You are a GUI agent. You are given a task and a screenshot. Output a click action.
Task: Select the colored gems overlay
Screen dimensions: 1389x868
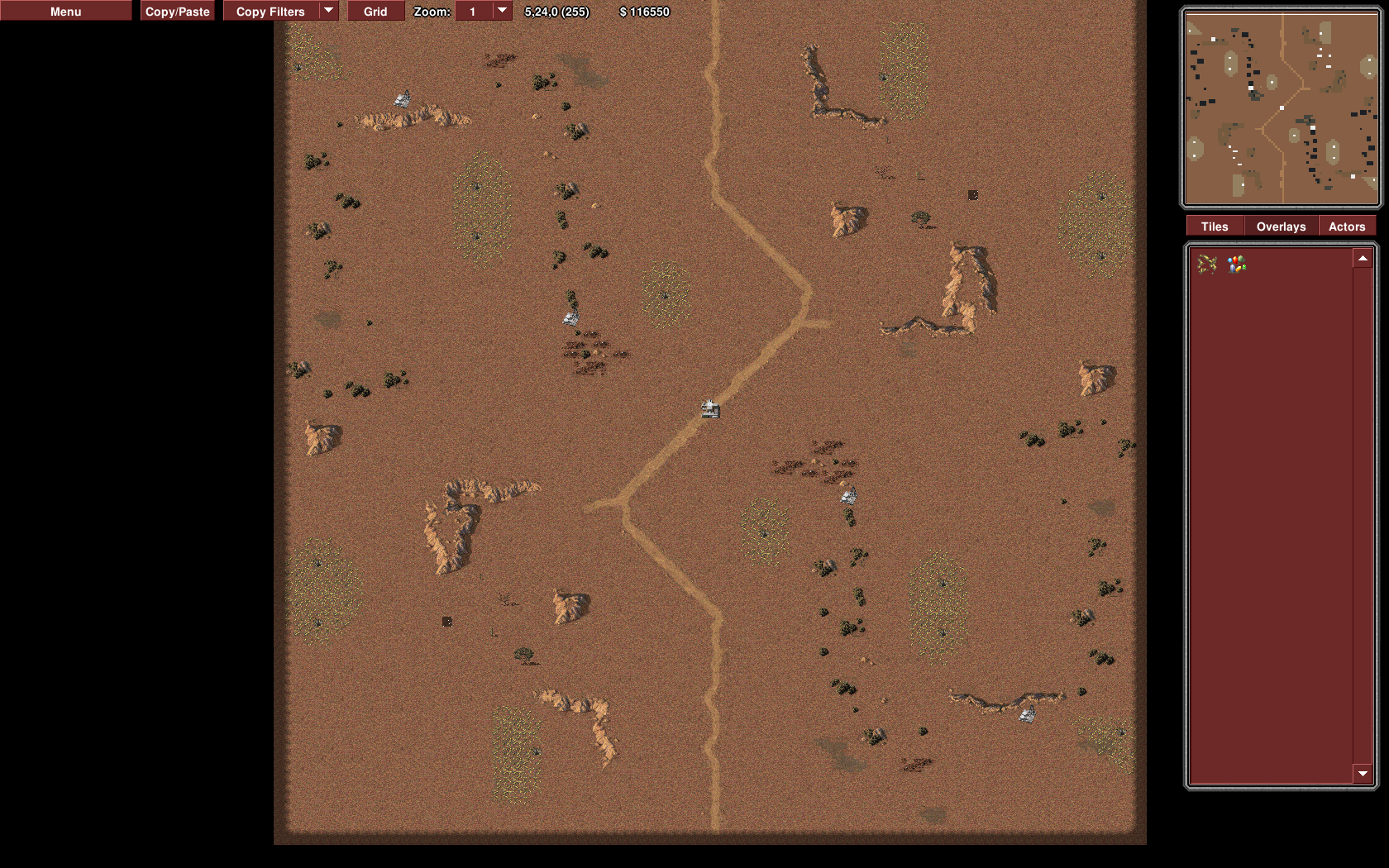(1237, 264)
